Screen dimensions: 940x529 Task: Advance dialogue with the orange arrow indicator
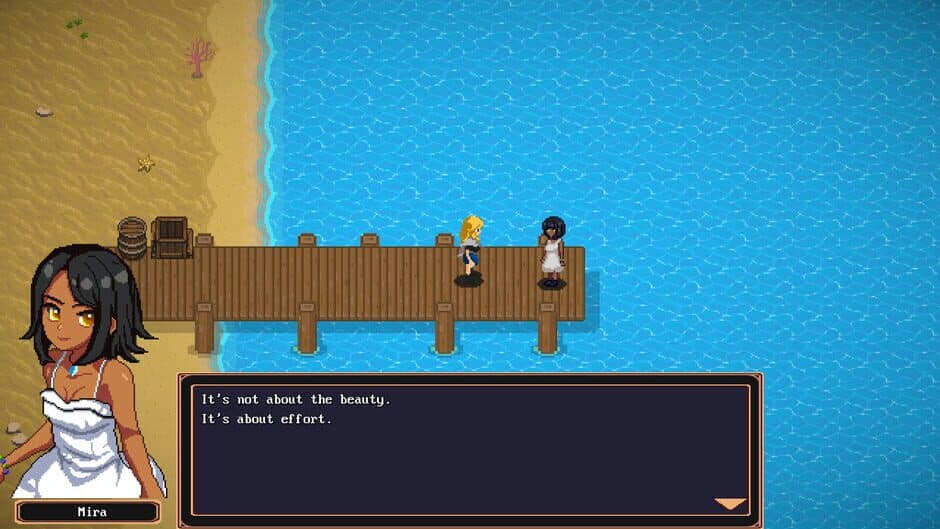[730, 503]
